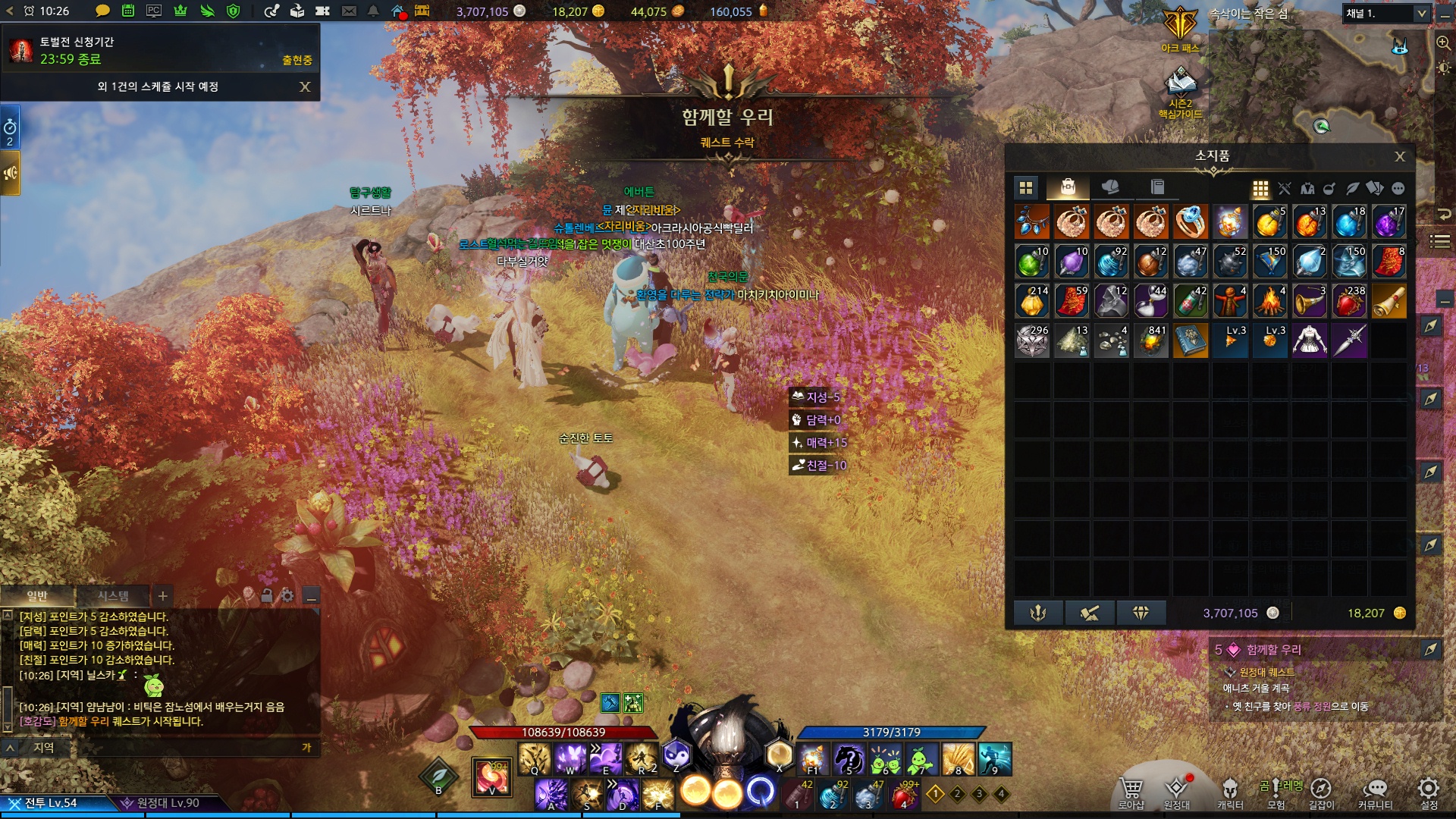1456x819 pixels.
Task: Open the 설정 settings menu
Action: pos(1429,792)
